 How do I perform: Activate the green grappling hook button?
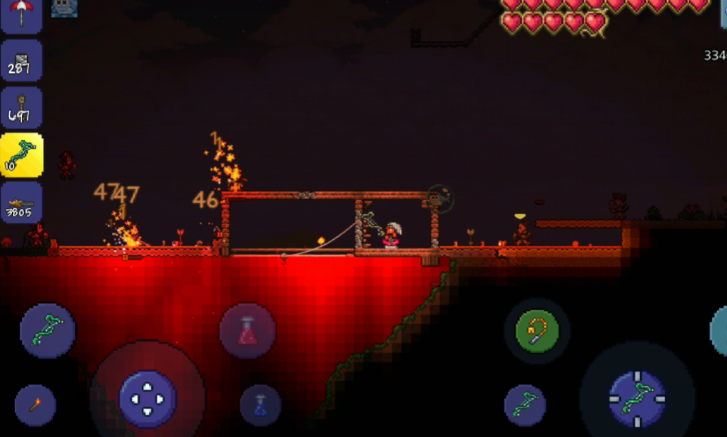click(537, 331)
